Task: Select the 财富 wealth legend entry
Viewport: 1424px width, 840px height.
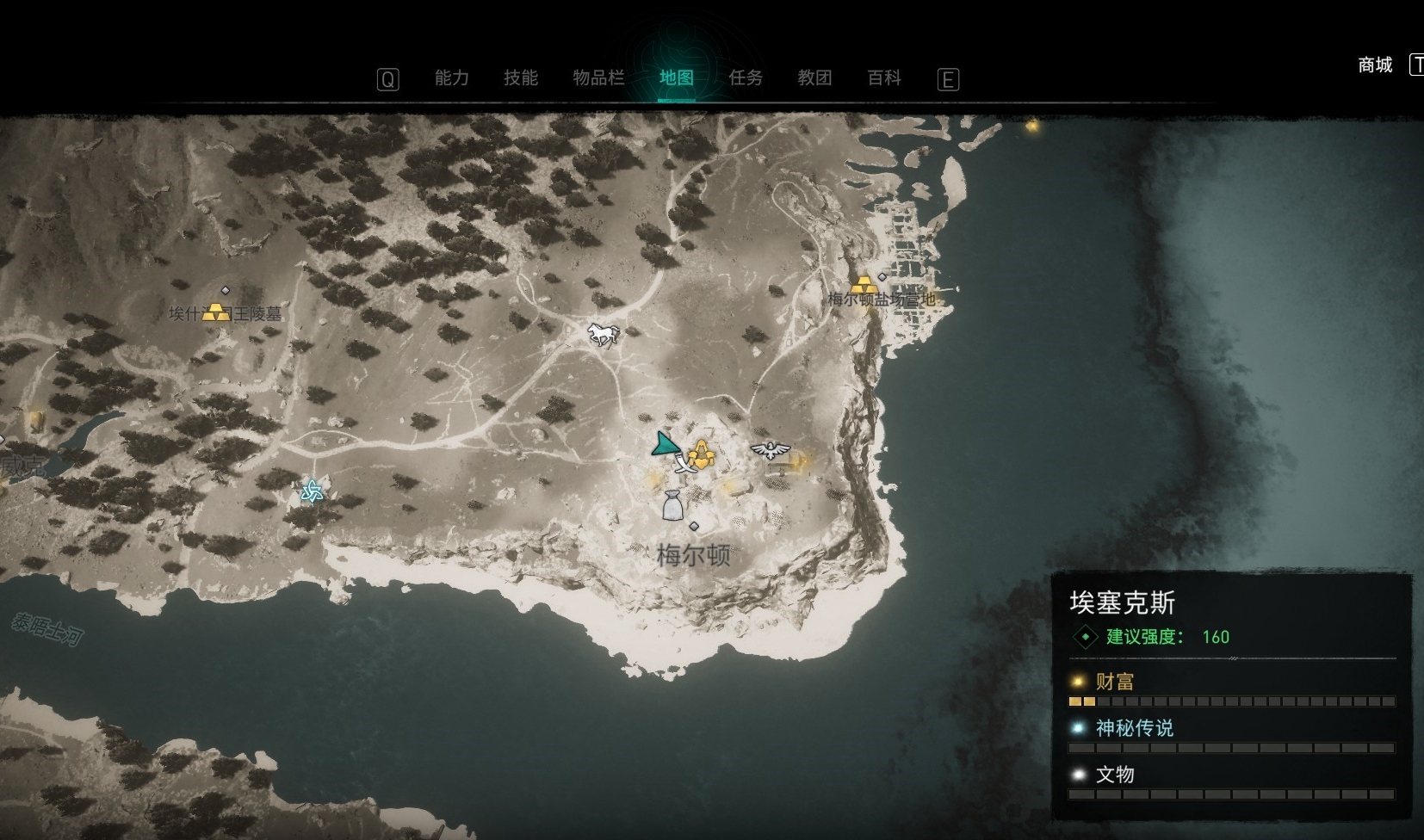Action: point(1115,682)
